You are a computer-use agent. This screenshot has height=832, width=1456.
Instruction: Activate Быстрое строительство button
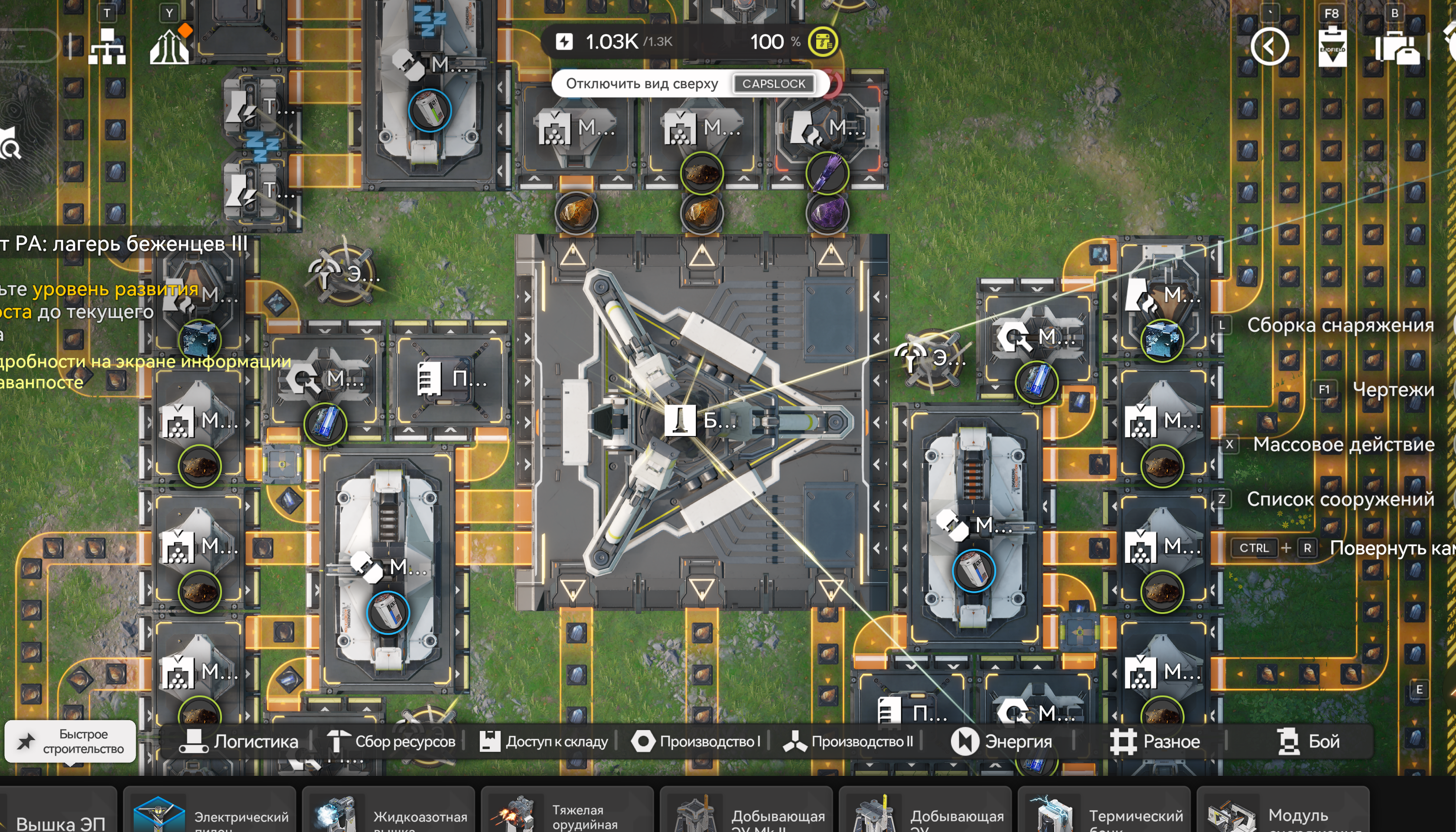[x=71, y=741]
